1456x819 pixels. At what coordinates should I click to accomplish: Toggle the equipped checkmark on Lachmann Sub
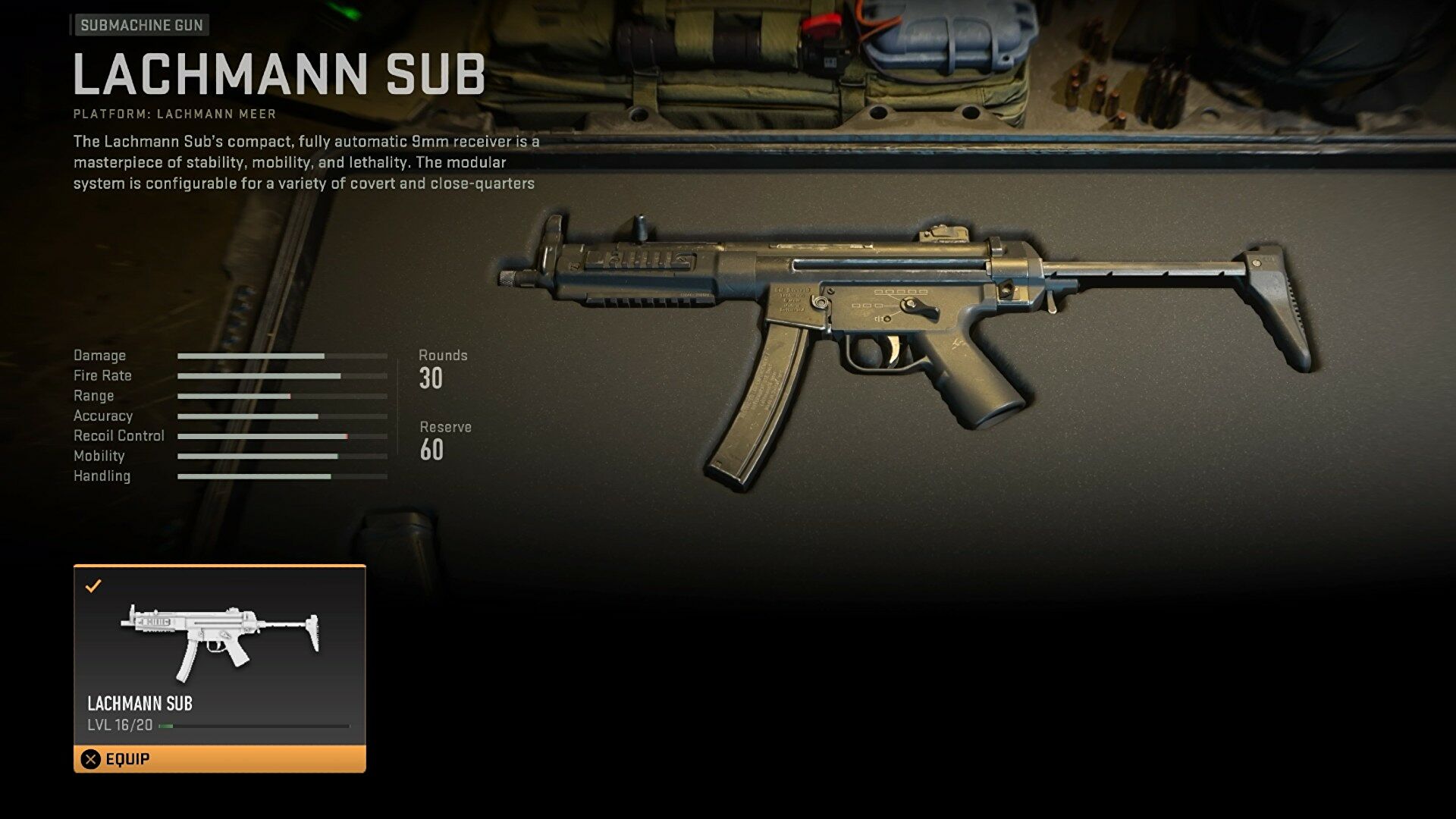coord(94,585)
